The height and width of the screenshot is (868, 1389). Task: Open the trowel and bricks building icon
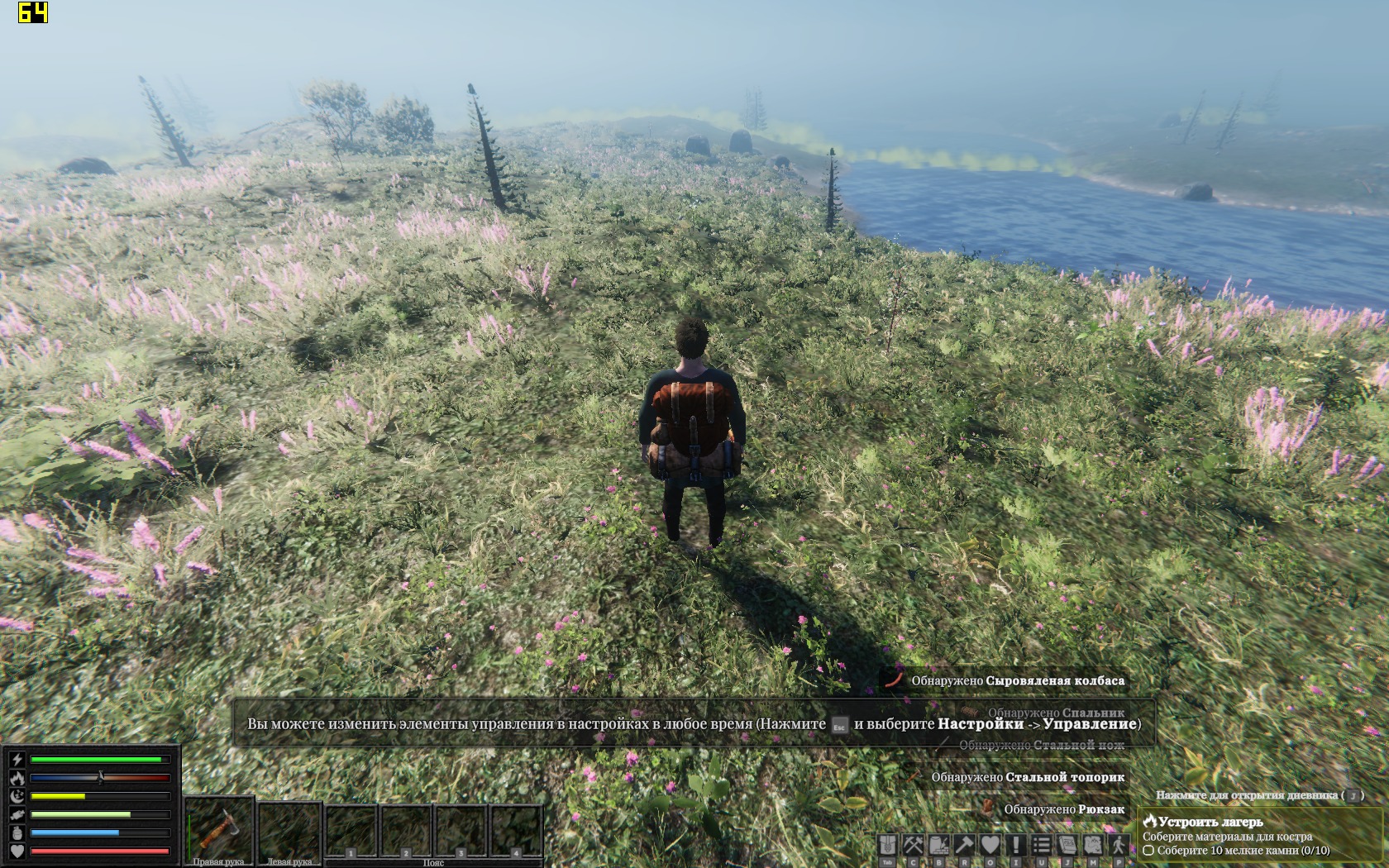point(939,845)
